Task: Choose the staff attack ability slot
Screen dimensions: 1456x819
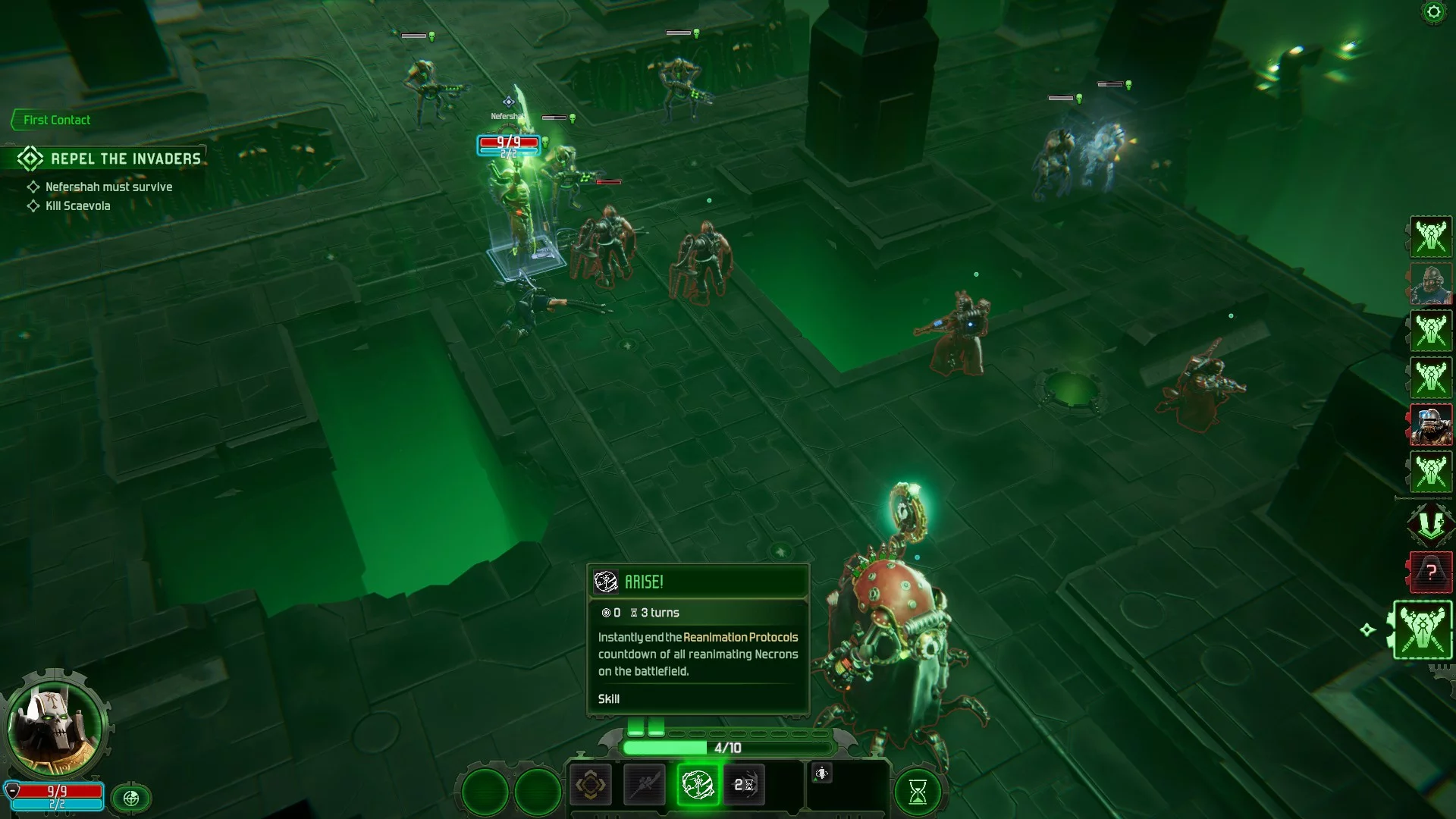Action: [x=644, y=784]
